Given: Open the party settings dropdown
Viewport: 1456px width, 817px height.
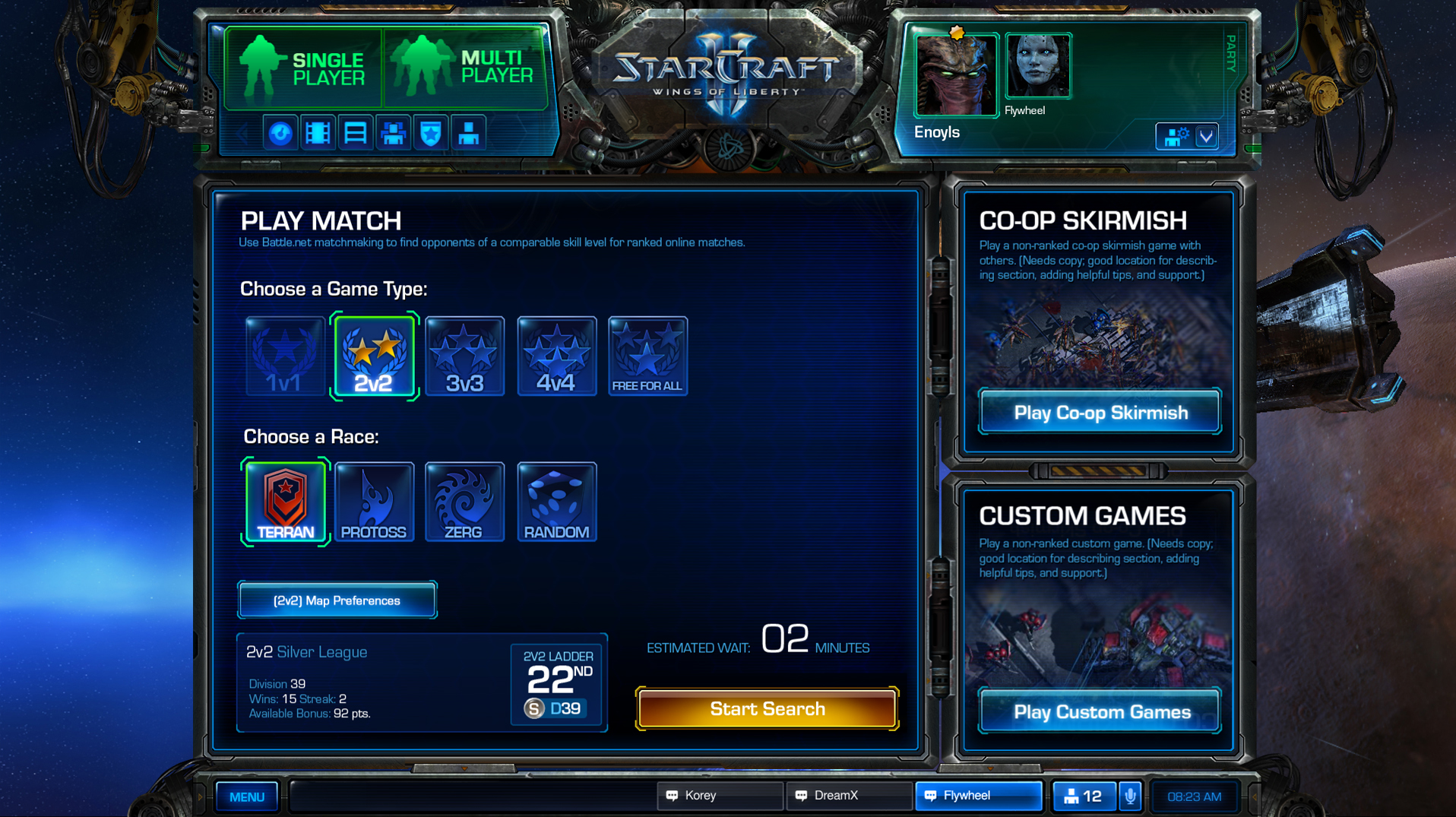Looking at the screenshot, I should pos(1205,137).
